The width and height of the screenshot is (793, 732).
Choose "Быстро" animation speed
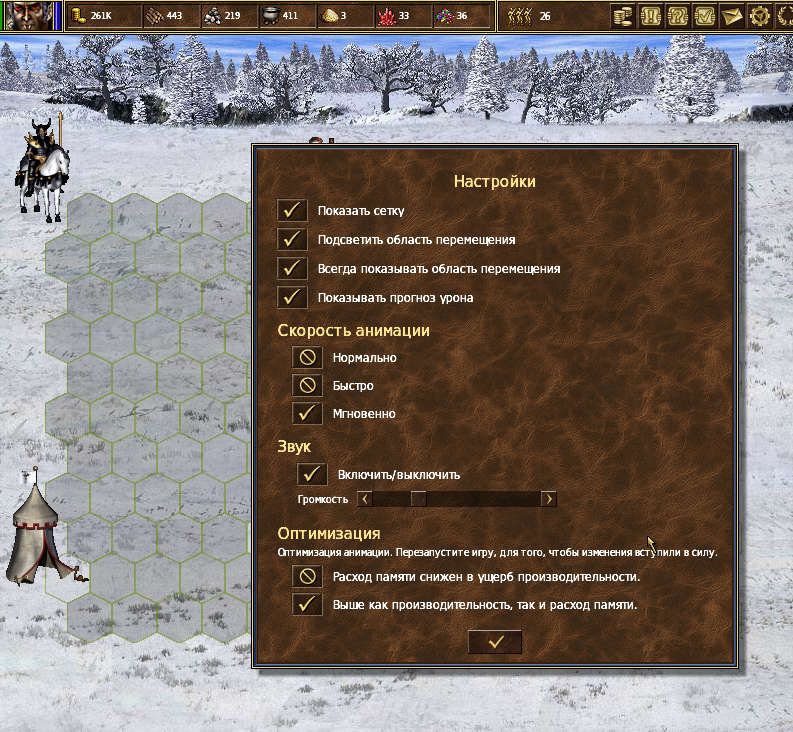(x=308, y=385)
